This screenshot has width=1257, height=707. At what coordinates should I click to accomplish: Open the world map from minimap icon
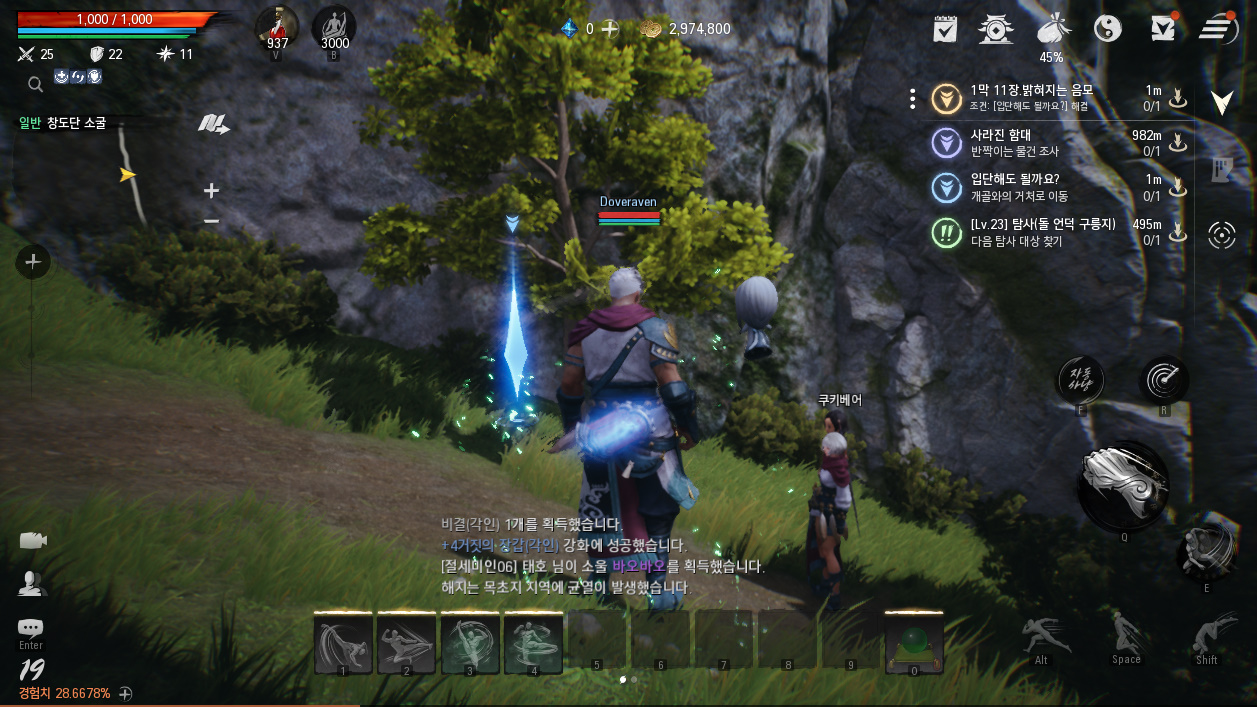pyautogui.click(x=213, y=124)
